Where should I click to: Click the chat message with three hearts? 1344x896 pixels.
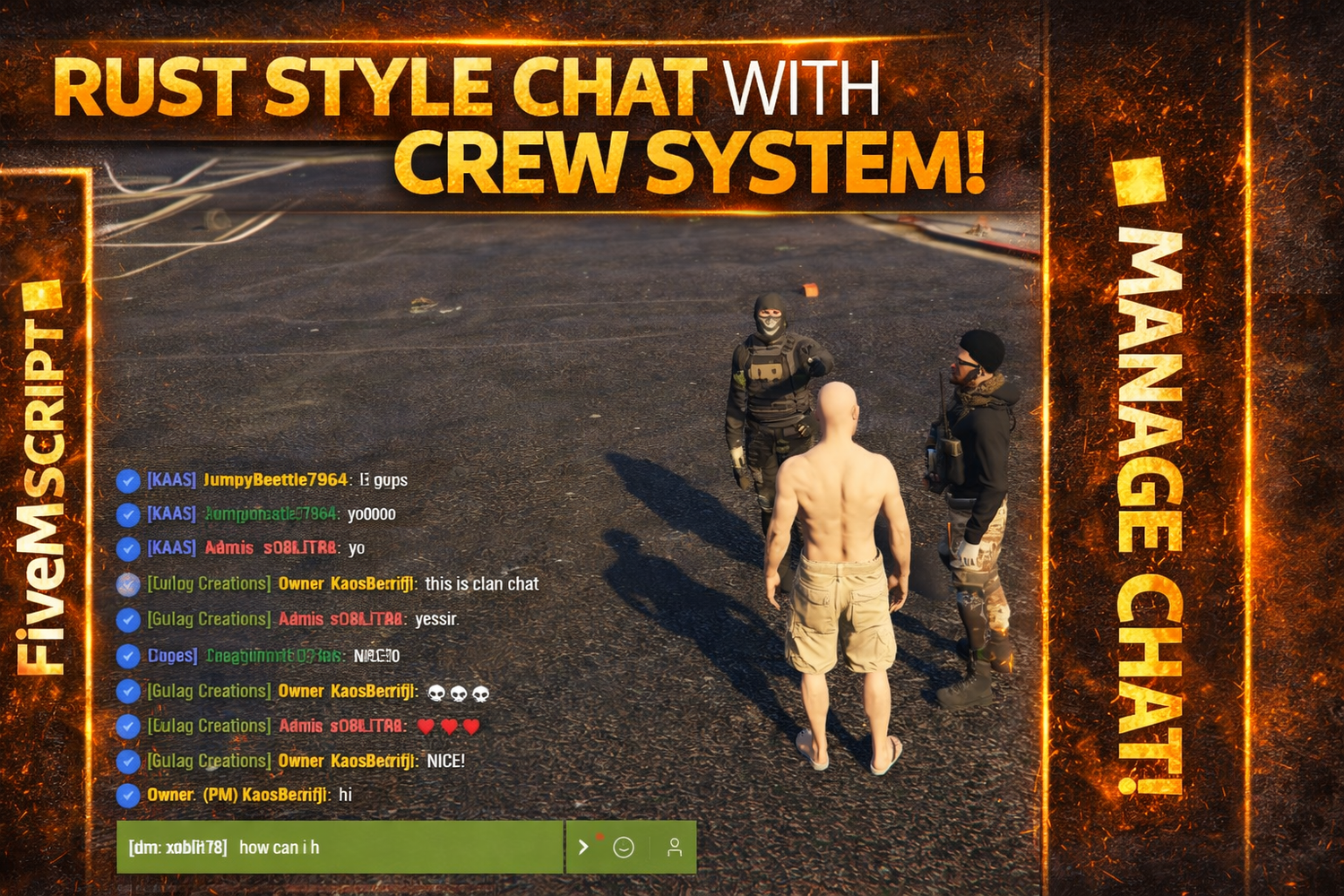click(x=448, y=727)
